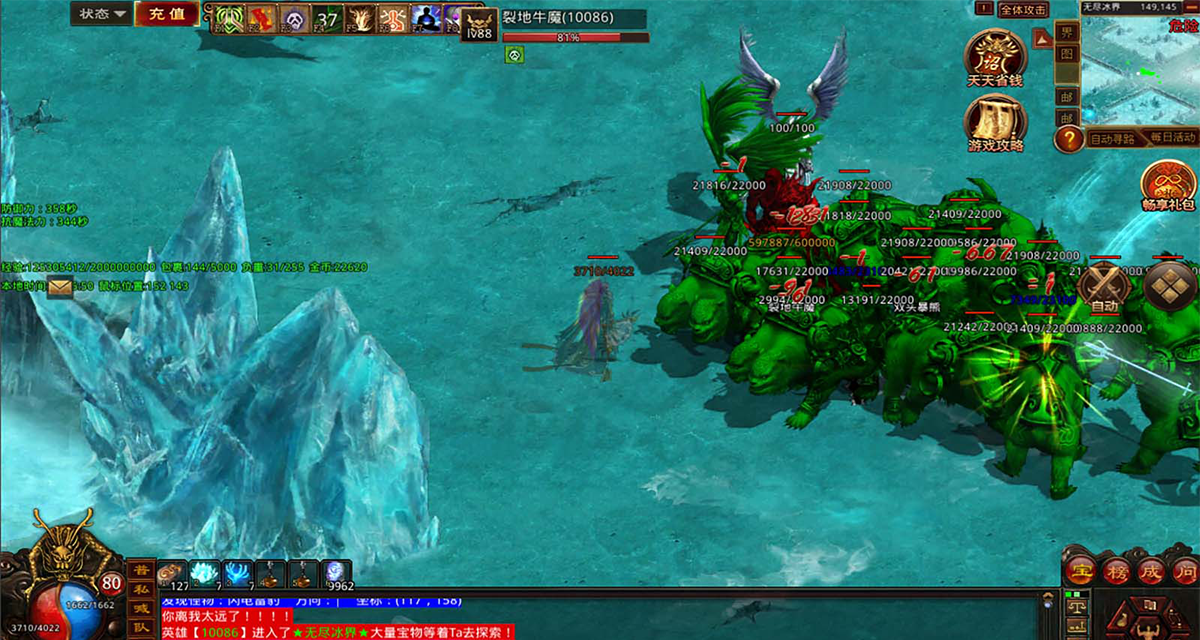Open the 游戏攻略 game guide scroll
This screenshot has width=1200, height=640.
[x=995, y=122]
